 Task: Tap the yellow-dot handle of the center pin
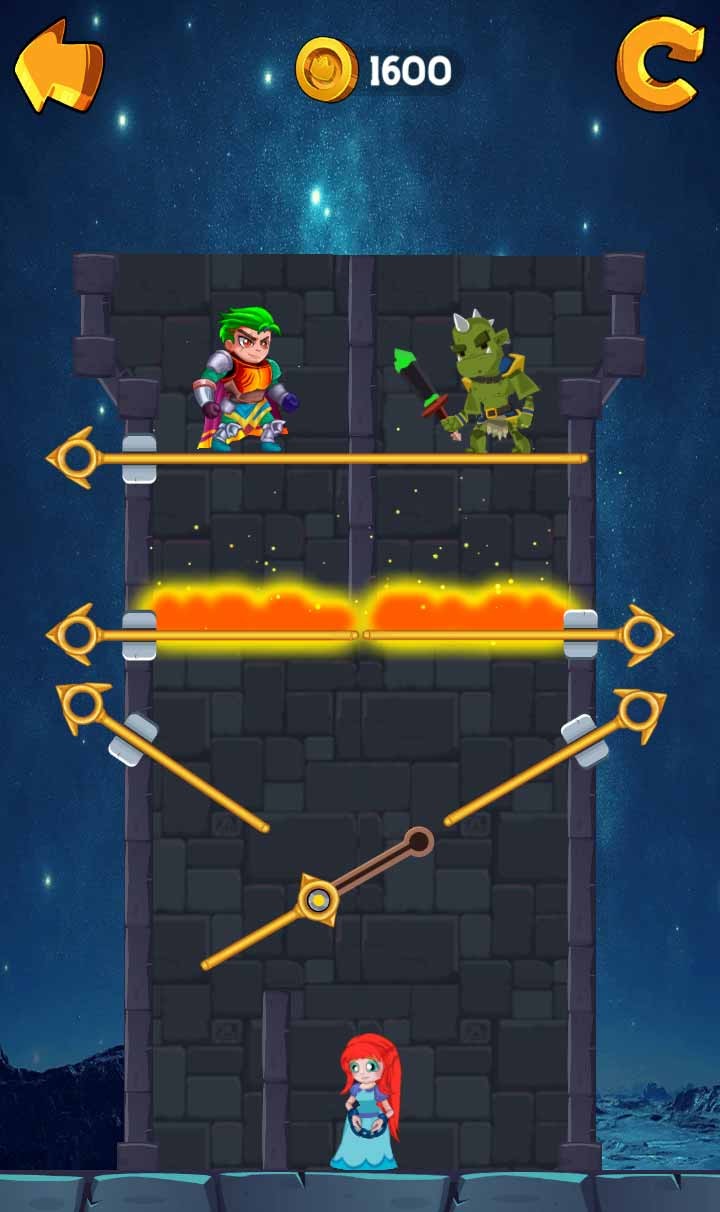317,902
